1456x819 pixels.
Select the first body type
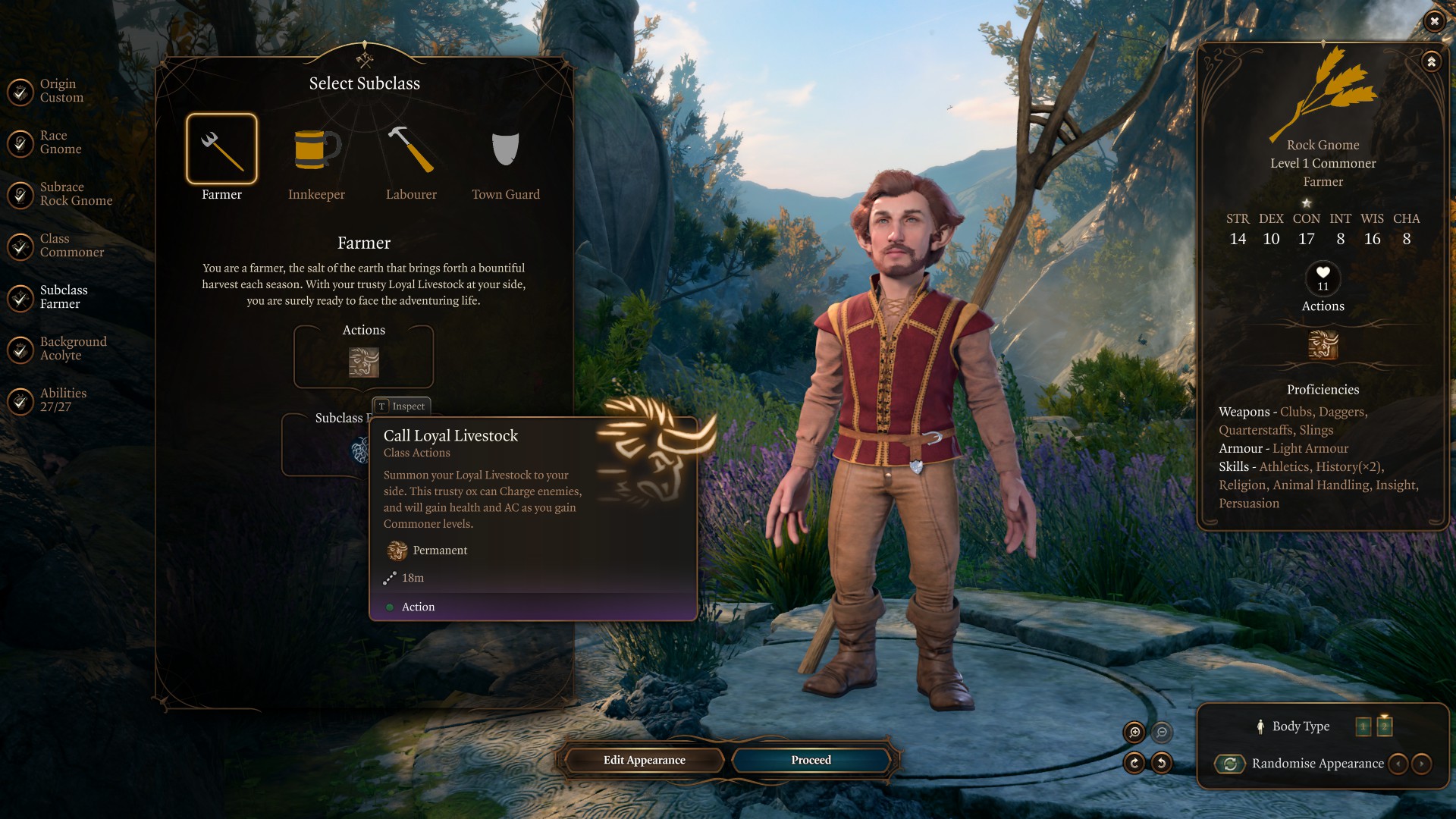tap(1363, 727)
